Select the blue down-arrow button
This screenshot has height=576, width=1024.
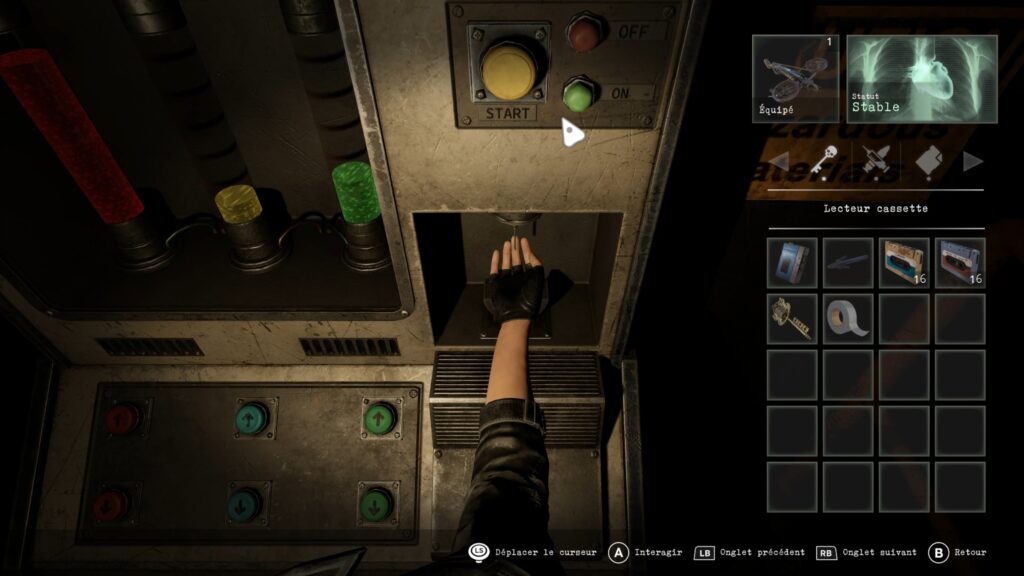(243, 503)
